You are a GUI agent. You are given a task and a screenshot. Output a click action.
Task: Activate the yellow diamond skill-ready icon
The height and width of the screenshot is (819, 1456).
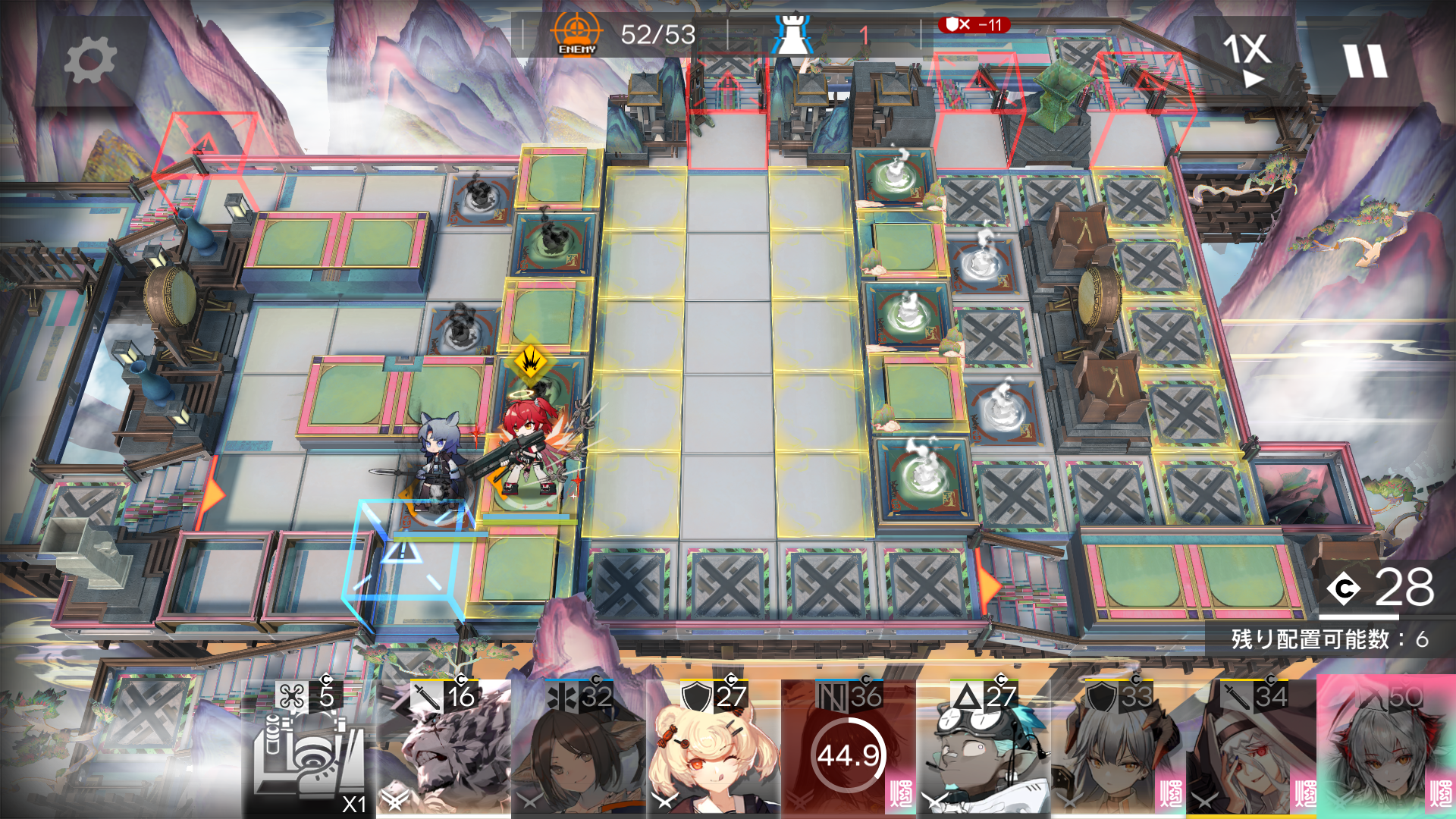tap(531, 361)
